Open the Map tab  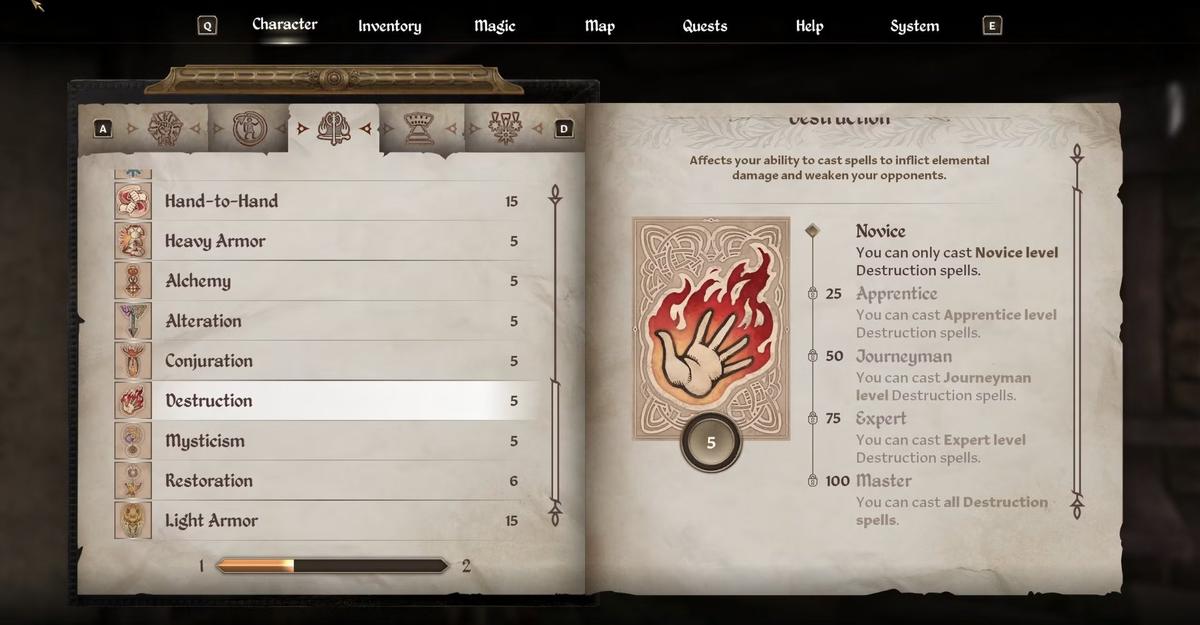click(599, 26)
